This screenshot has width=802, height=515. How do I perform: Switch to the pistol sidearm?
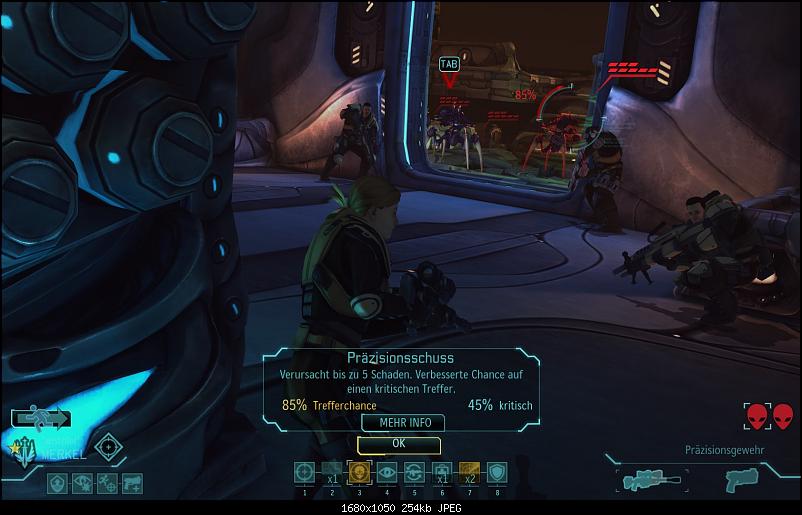739,480
